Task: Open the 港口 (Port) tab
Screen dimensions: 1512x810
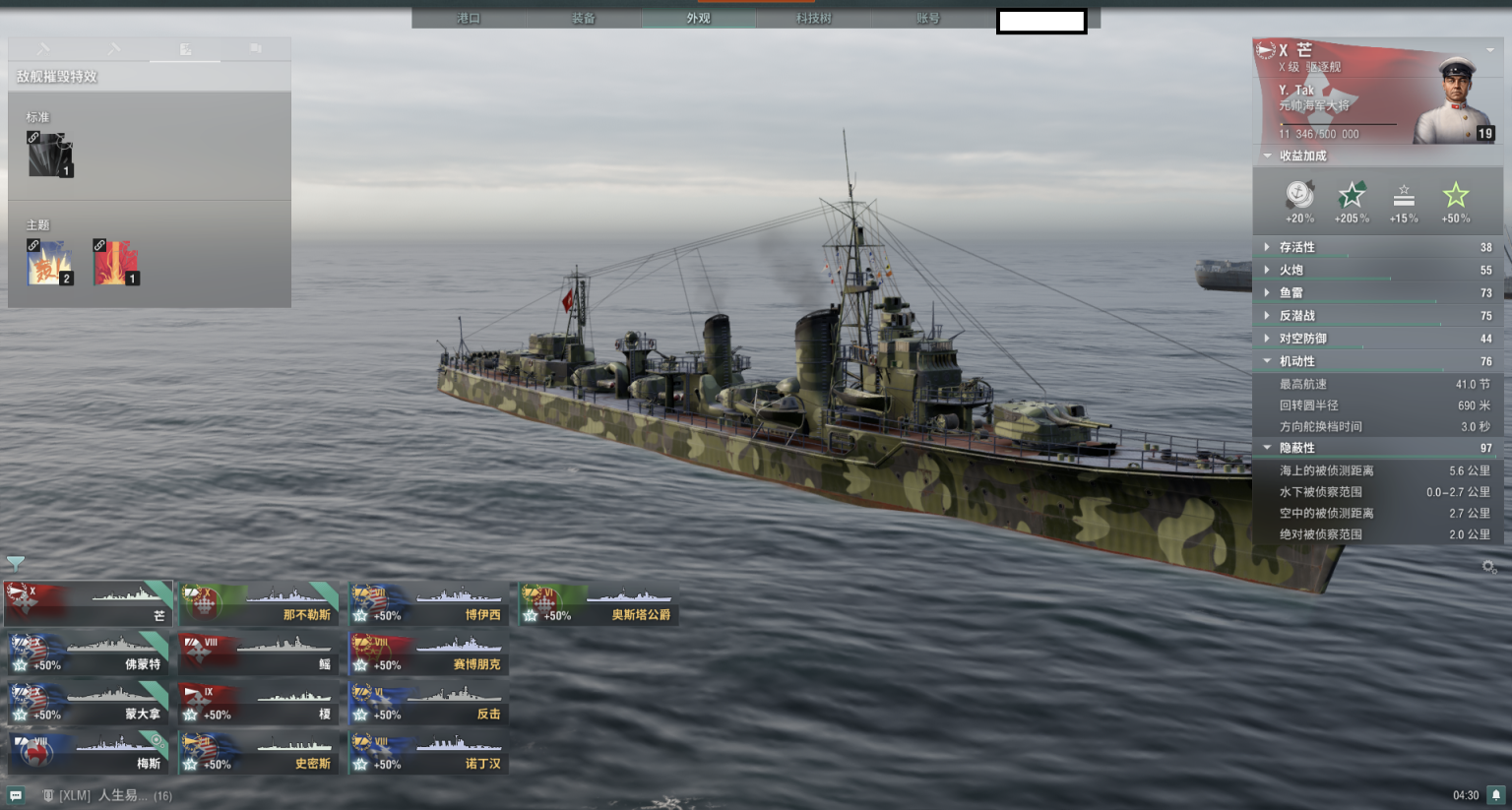Action: pyautogui.click(x=469, y=18)
